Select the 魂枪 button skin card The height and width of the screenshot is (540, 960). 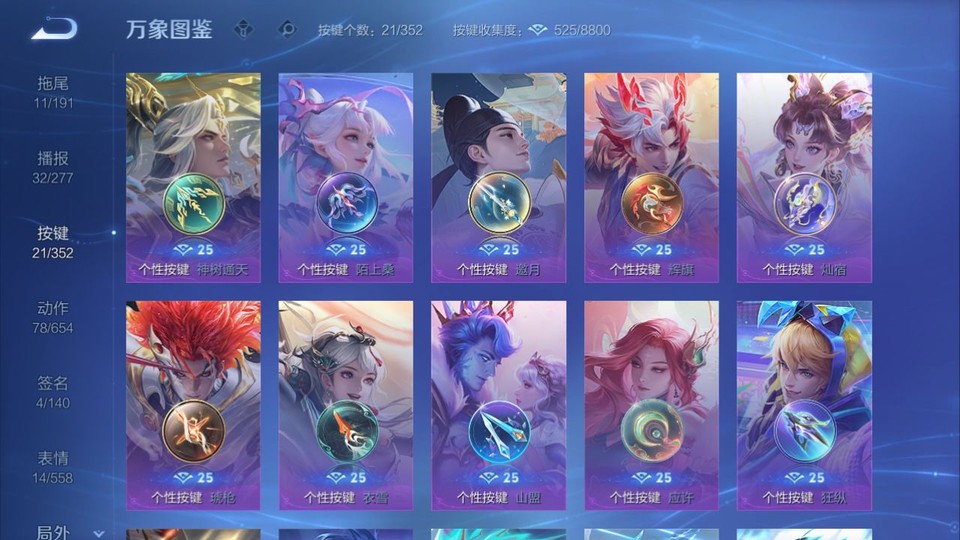coord(194,405)
